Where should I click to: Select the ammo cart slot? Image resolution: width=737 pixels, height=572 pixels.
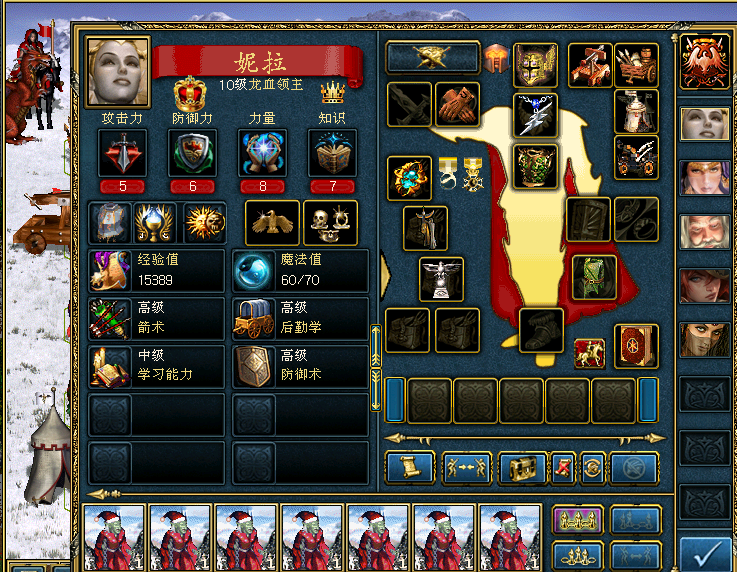636,65
